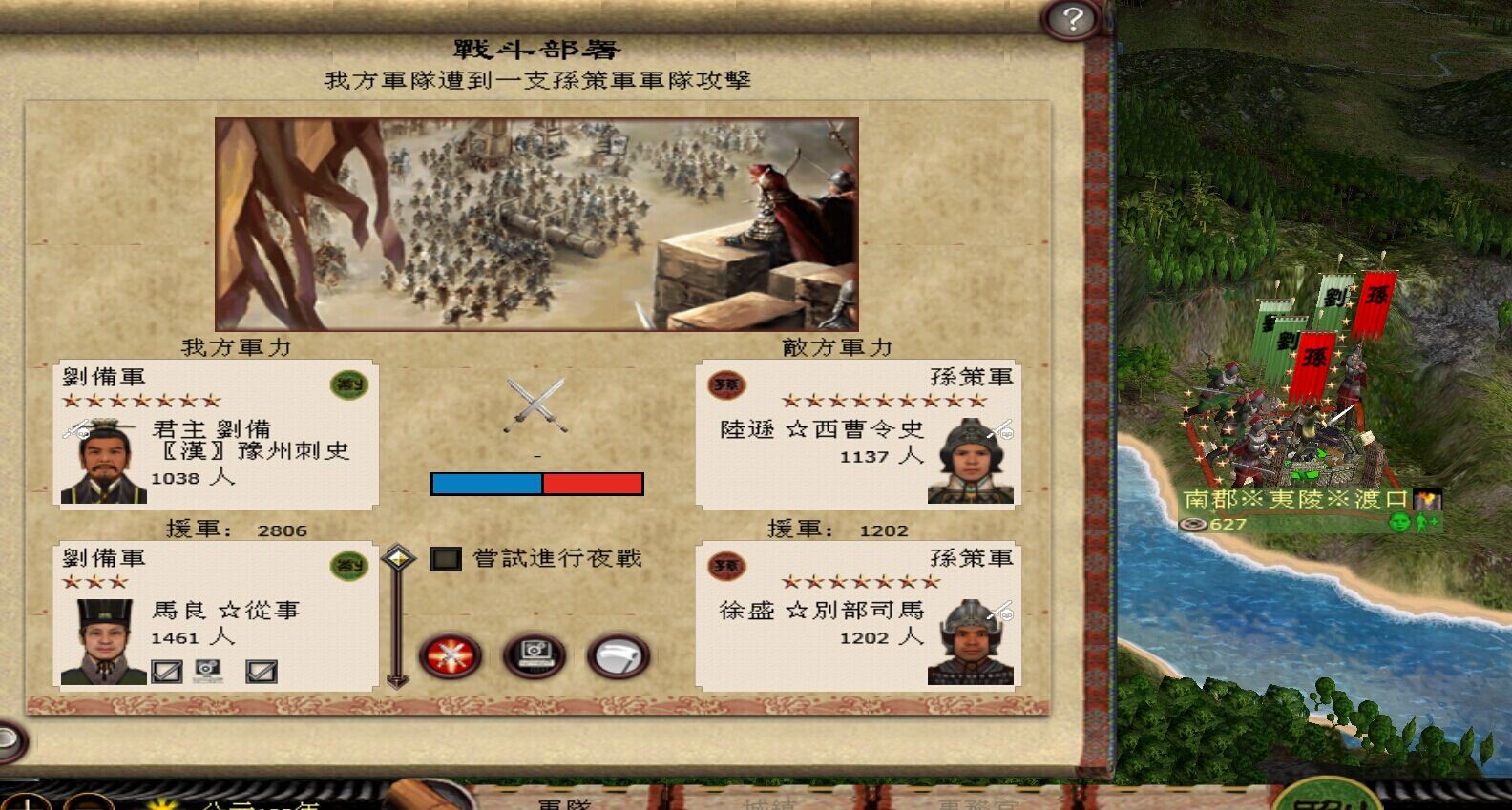
Task: Switch to the 軍隊 tab at bottom
Action: (x=563, y=804)
